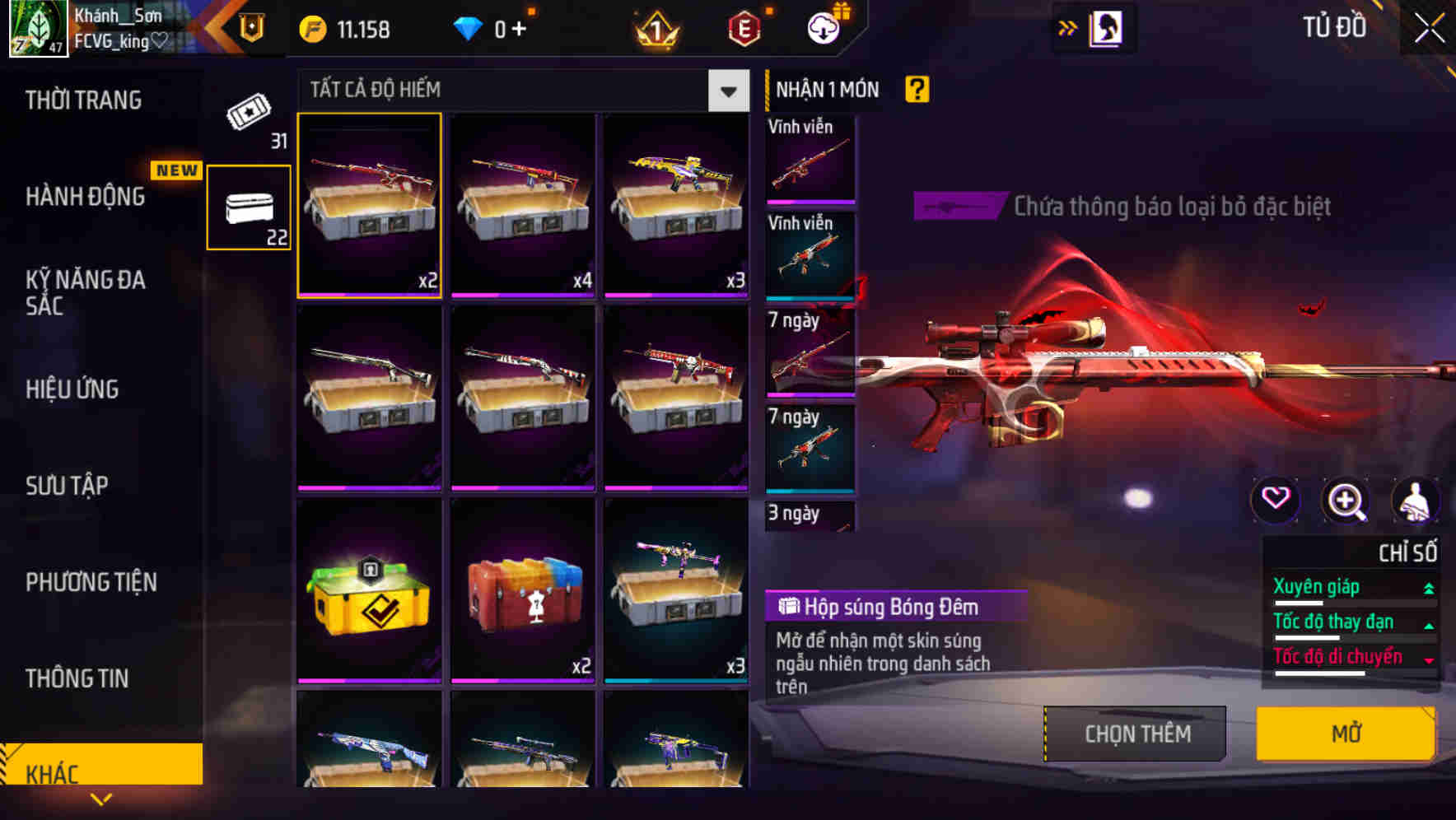Click the CHỌN THÊM button
This screenshot has height=820, width=1456.
(x=1133, y=733)
